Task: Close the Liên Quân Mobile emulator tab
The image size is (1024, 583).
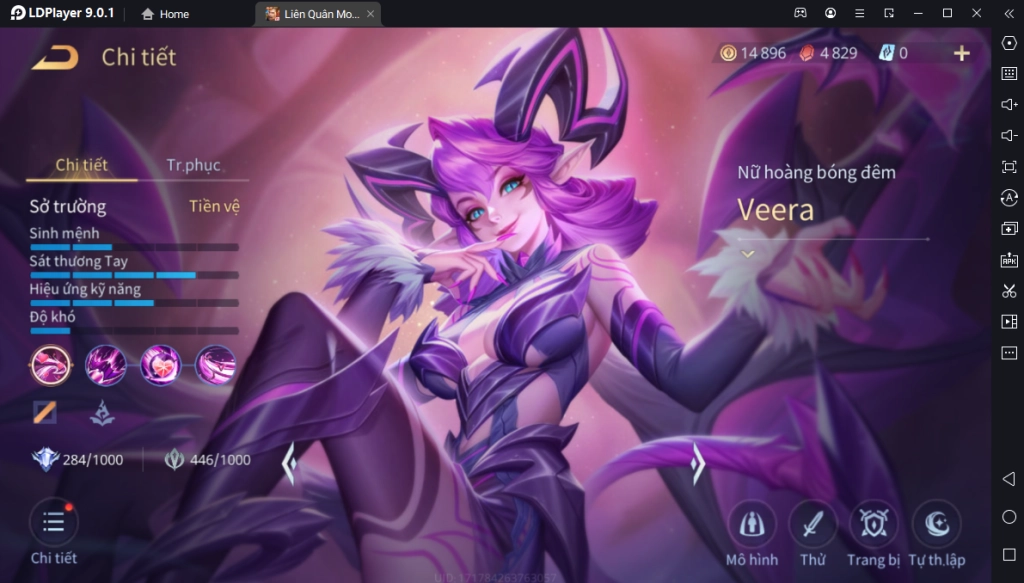Action: pos(371,14)
